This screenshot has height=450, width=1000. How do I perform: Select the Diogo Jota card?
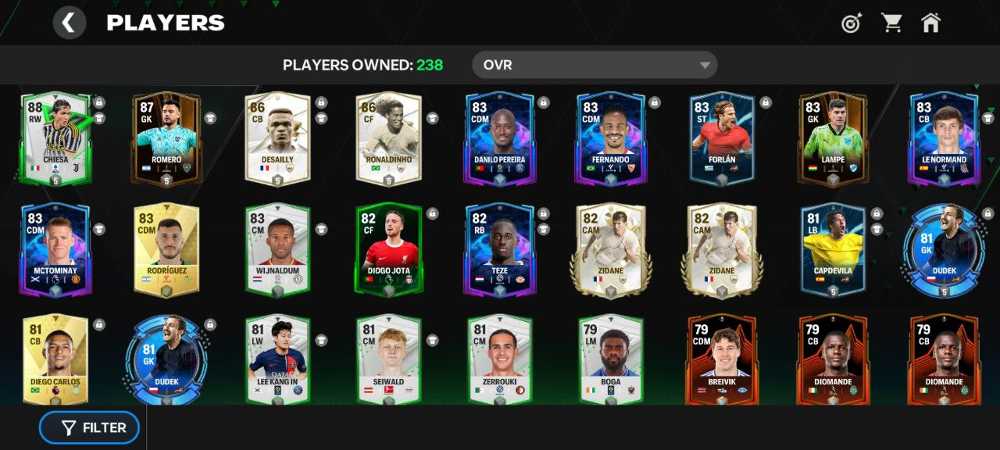(388, 250)
